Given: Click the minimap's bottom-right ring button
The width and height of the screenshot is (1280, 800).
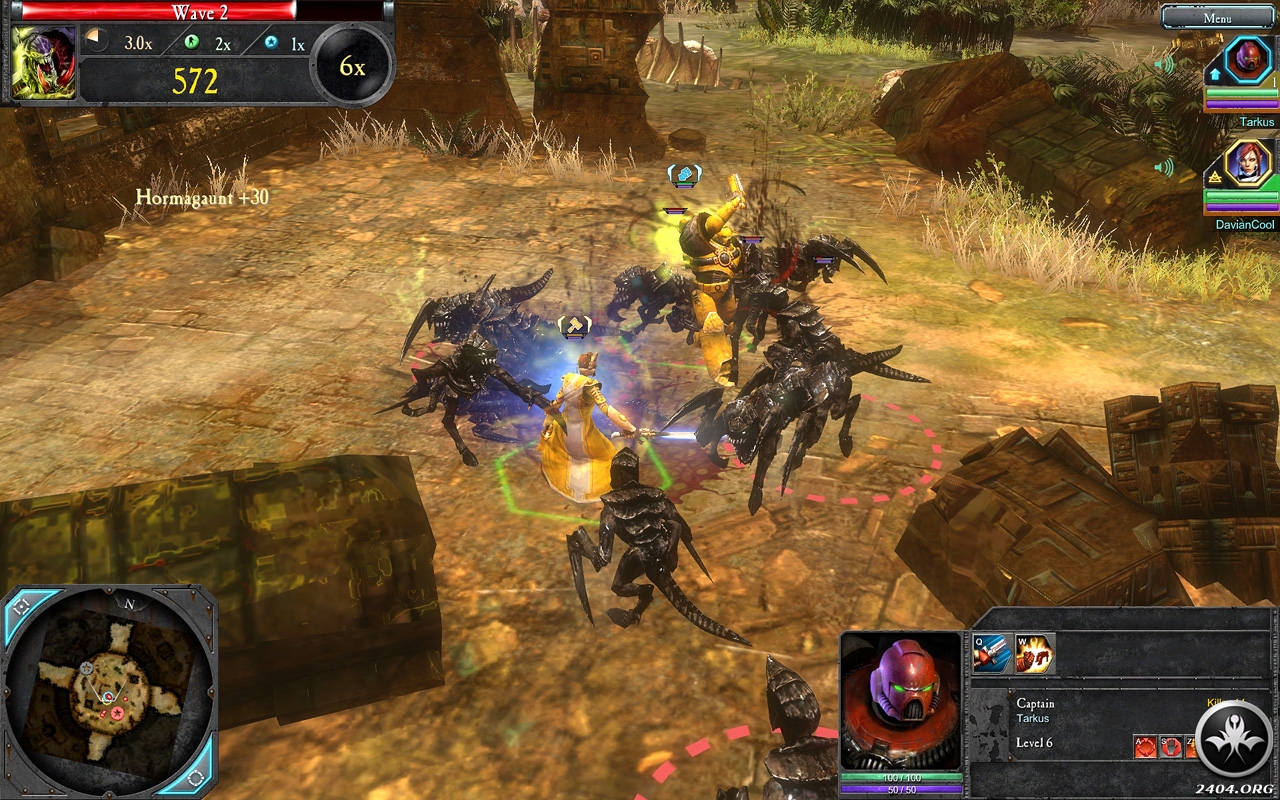Looking at the screenshot, I should [196, 777].
